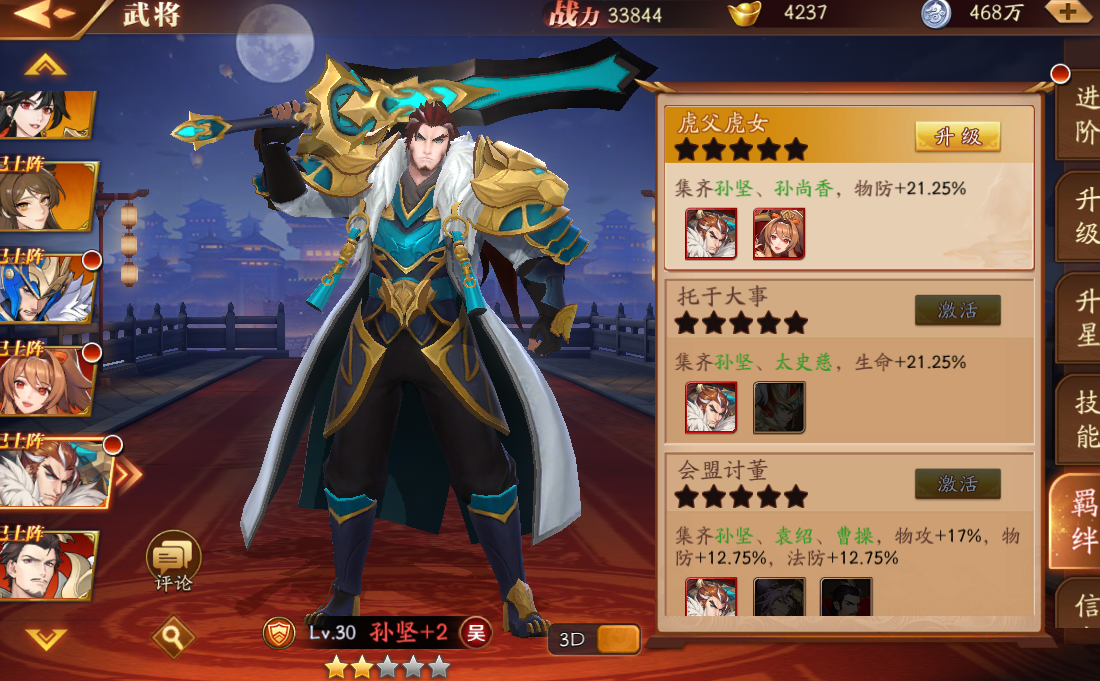This screenshot has width=1100, height=681.
Task: Switch to the 升星 star-up tab
Action: pyautogui.click(x=1084, y=320)
